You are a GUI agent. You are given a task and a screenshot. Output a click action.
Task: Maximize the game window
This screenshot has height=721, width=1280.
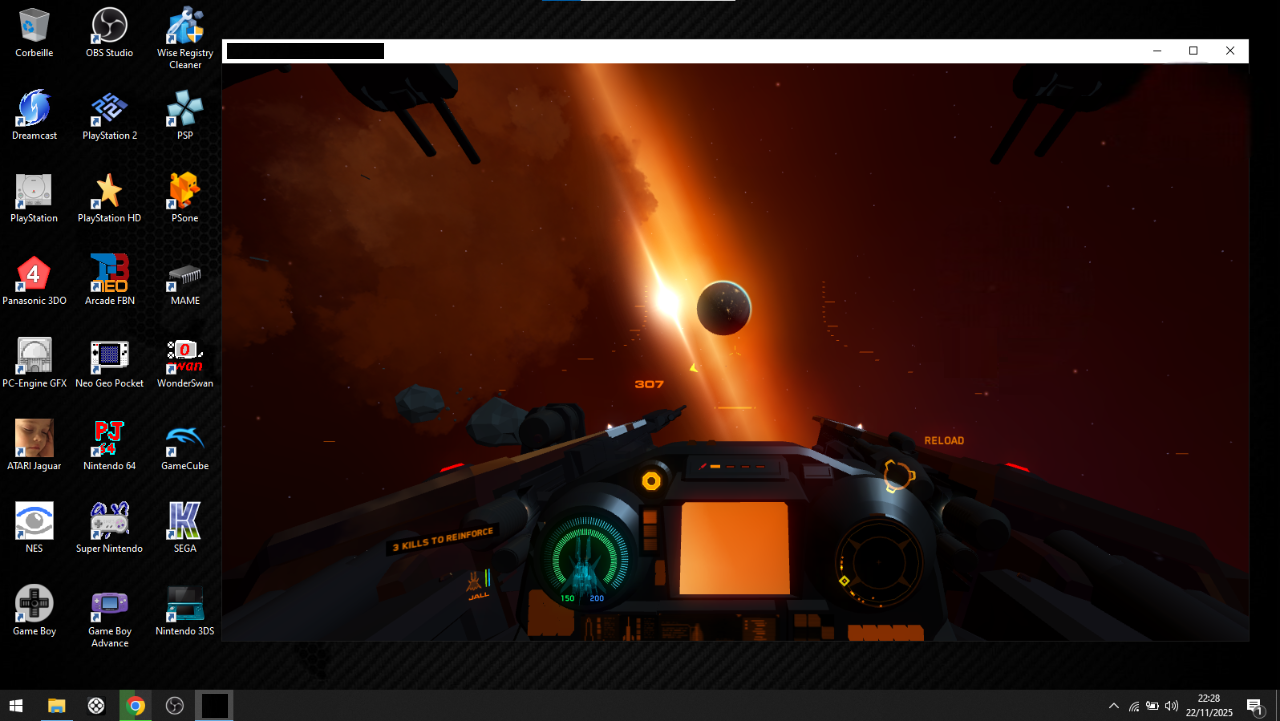coord(1193,51)
